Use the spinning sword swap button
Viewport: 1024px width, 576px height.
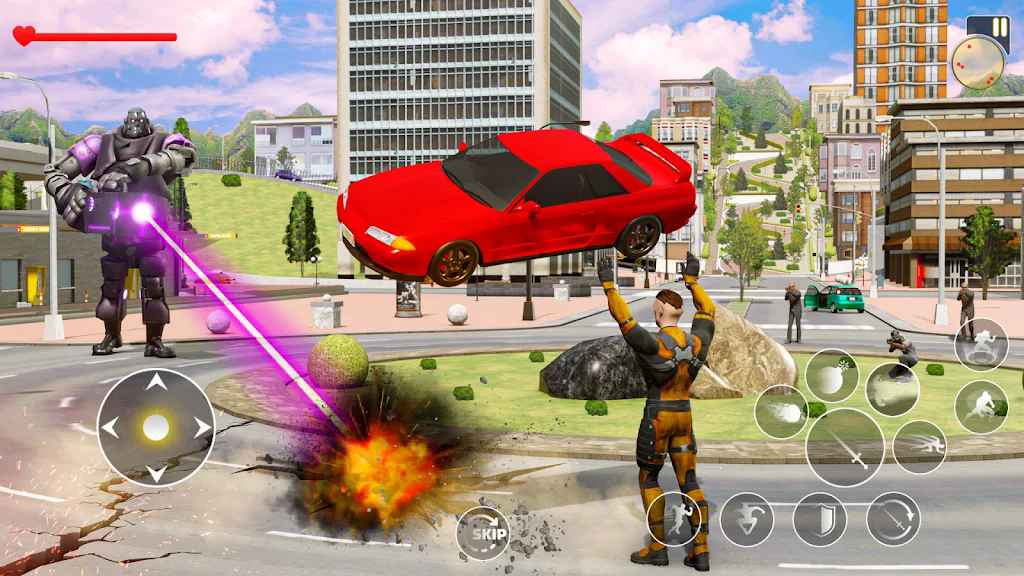(x=893, y=519)
